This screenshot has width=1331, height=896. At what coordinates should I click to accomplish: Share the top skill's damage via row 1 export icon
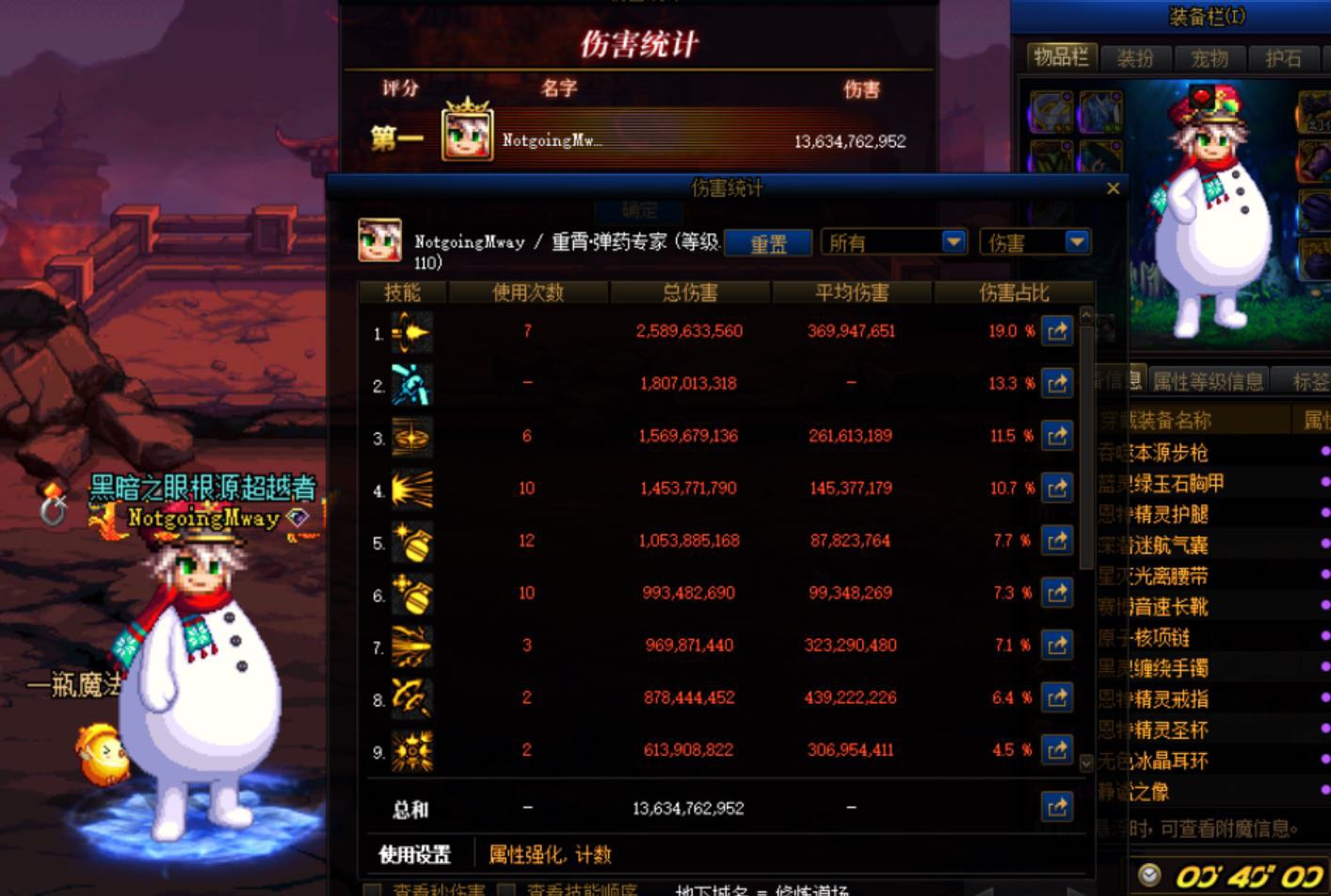[x=1057, y=331]
